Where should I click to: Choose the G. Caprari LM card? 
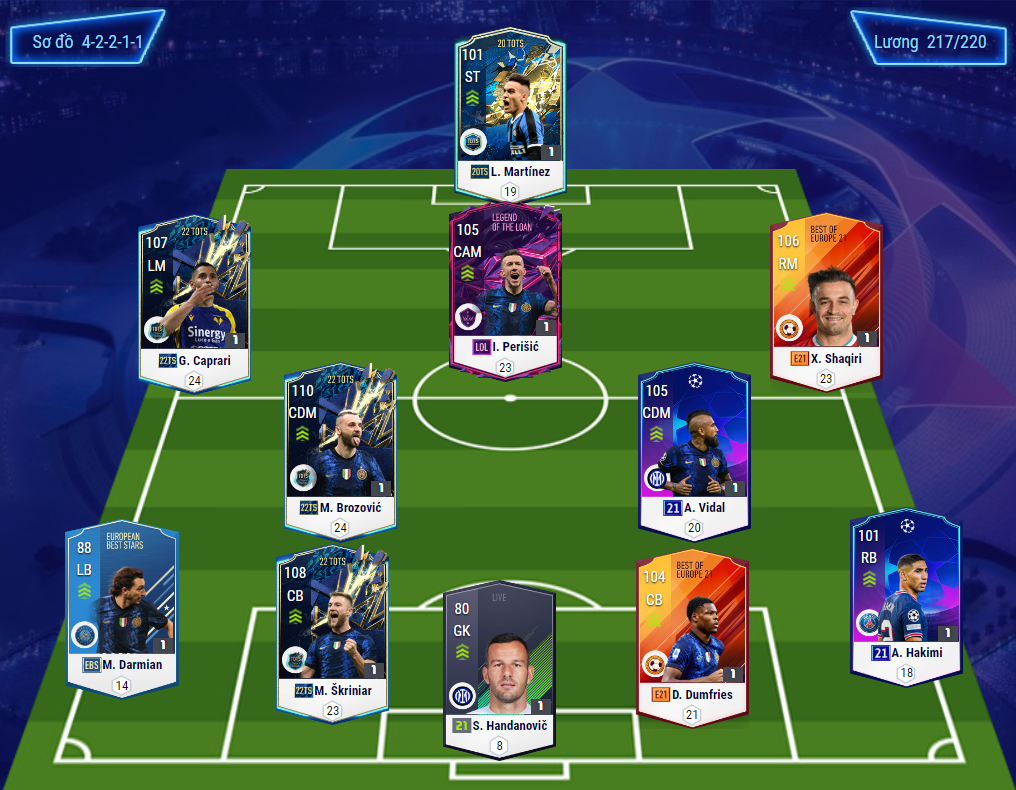(194, 295)
